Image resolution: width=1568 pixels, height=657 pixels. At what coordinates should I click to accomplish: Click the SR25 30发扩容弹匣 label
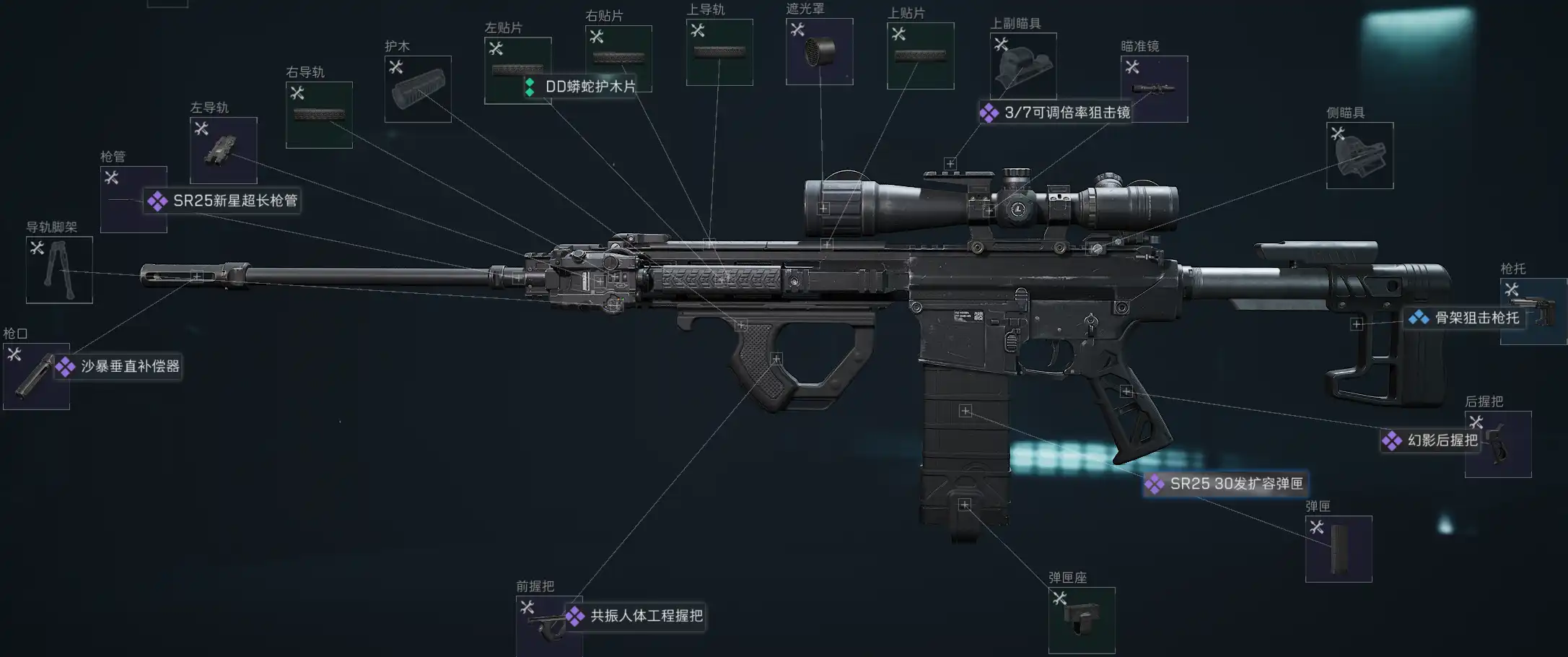[x=1235, y=484]
